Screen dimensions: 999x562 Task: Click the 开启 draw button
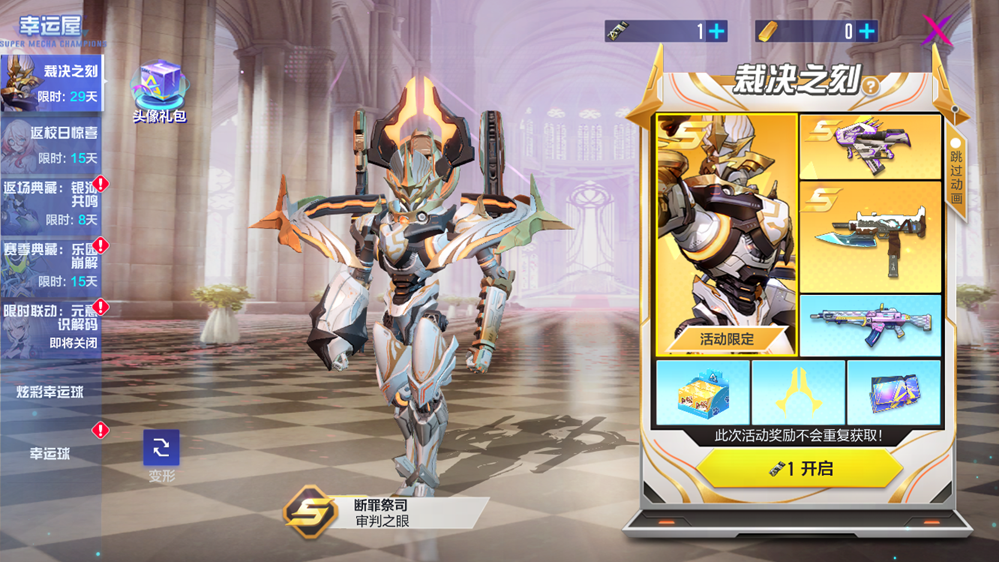[800, 468]
